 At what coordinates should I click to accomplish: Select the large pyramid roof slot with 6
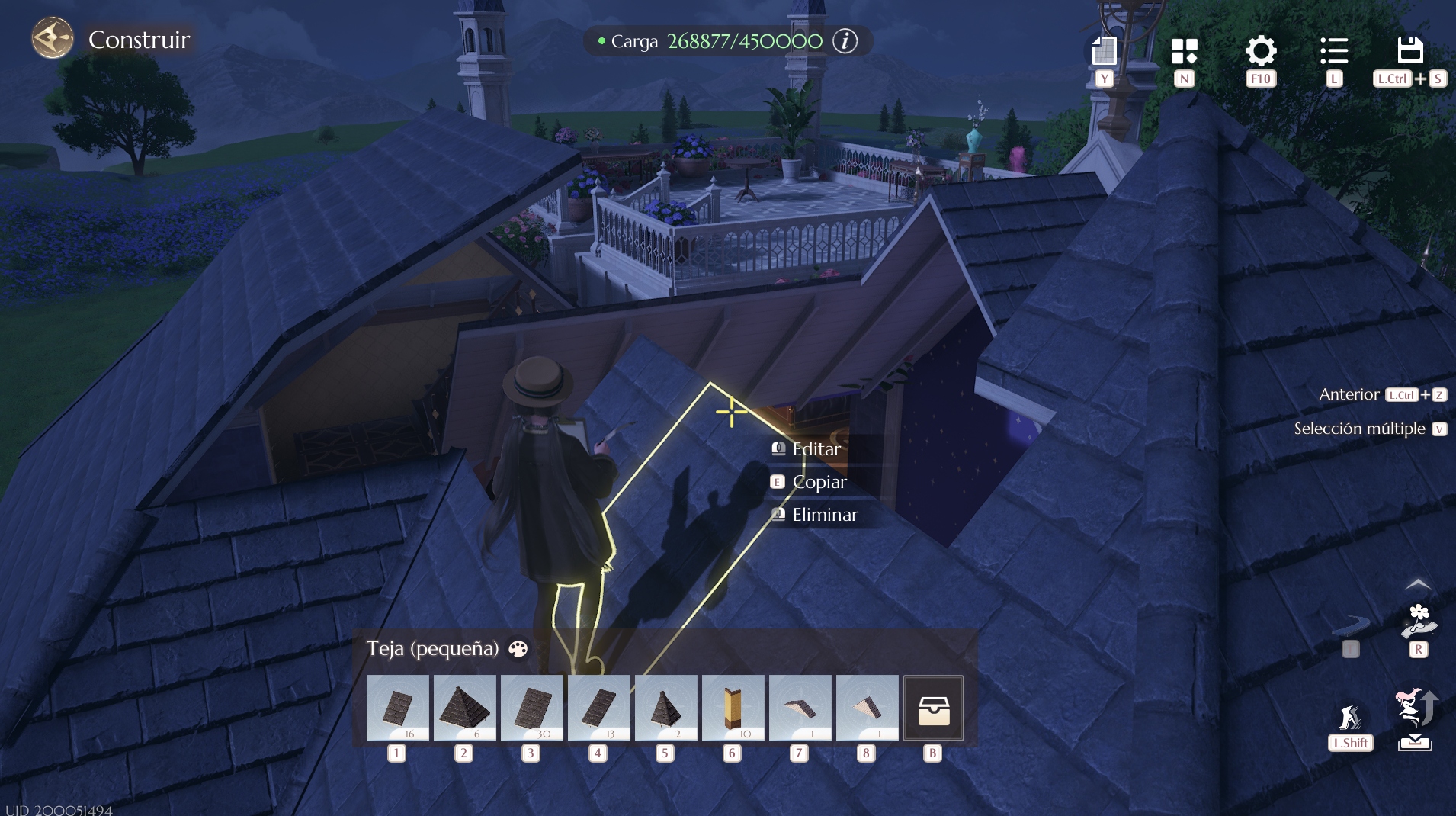pyautogui.click(x=464, y=708)
